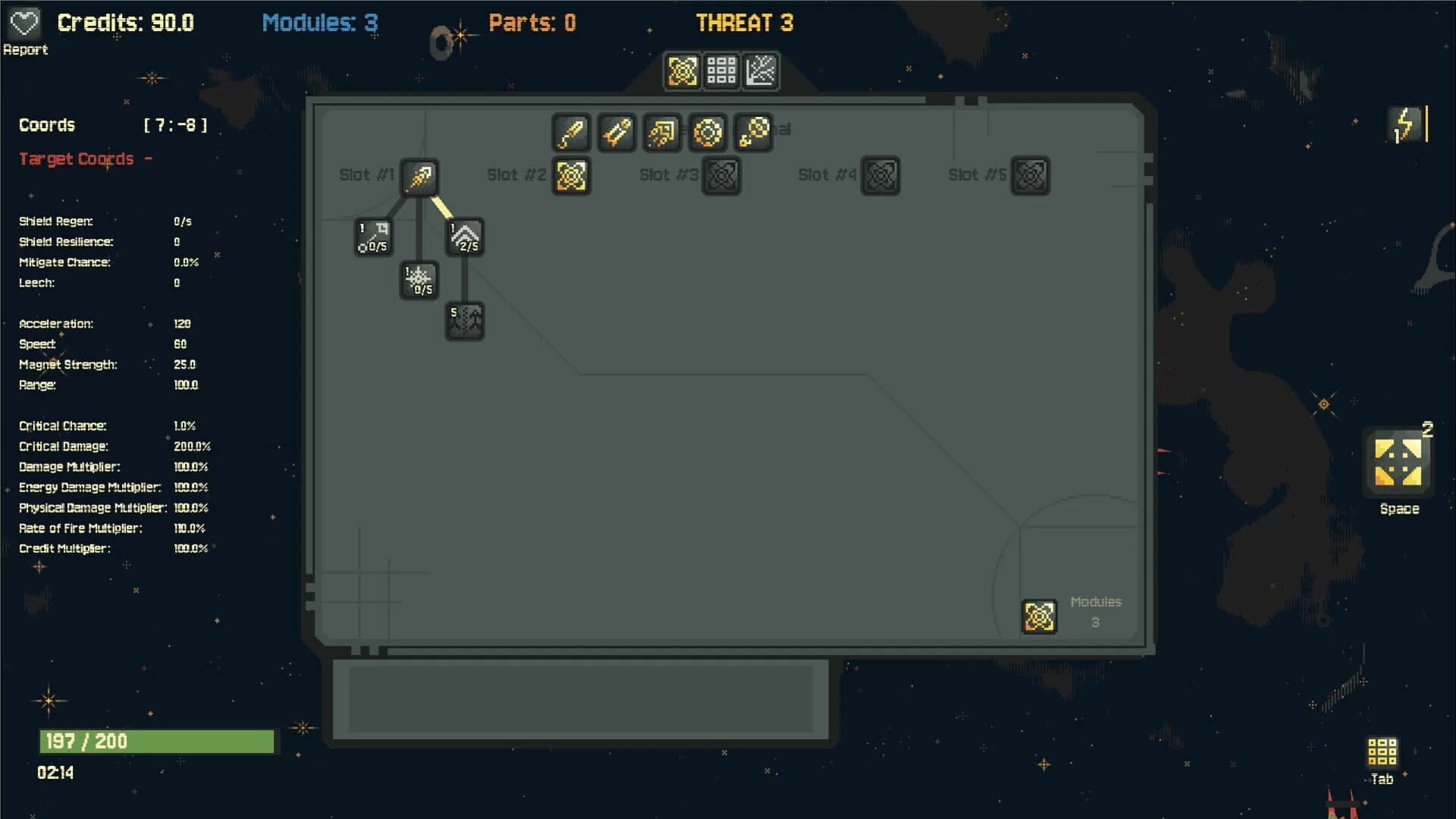Viewport: 1456px width, 819px height.
Task: Toggle the snowflake 0/5 upgrade node
Action: click(x=418, y=280)
